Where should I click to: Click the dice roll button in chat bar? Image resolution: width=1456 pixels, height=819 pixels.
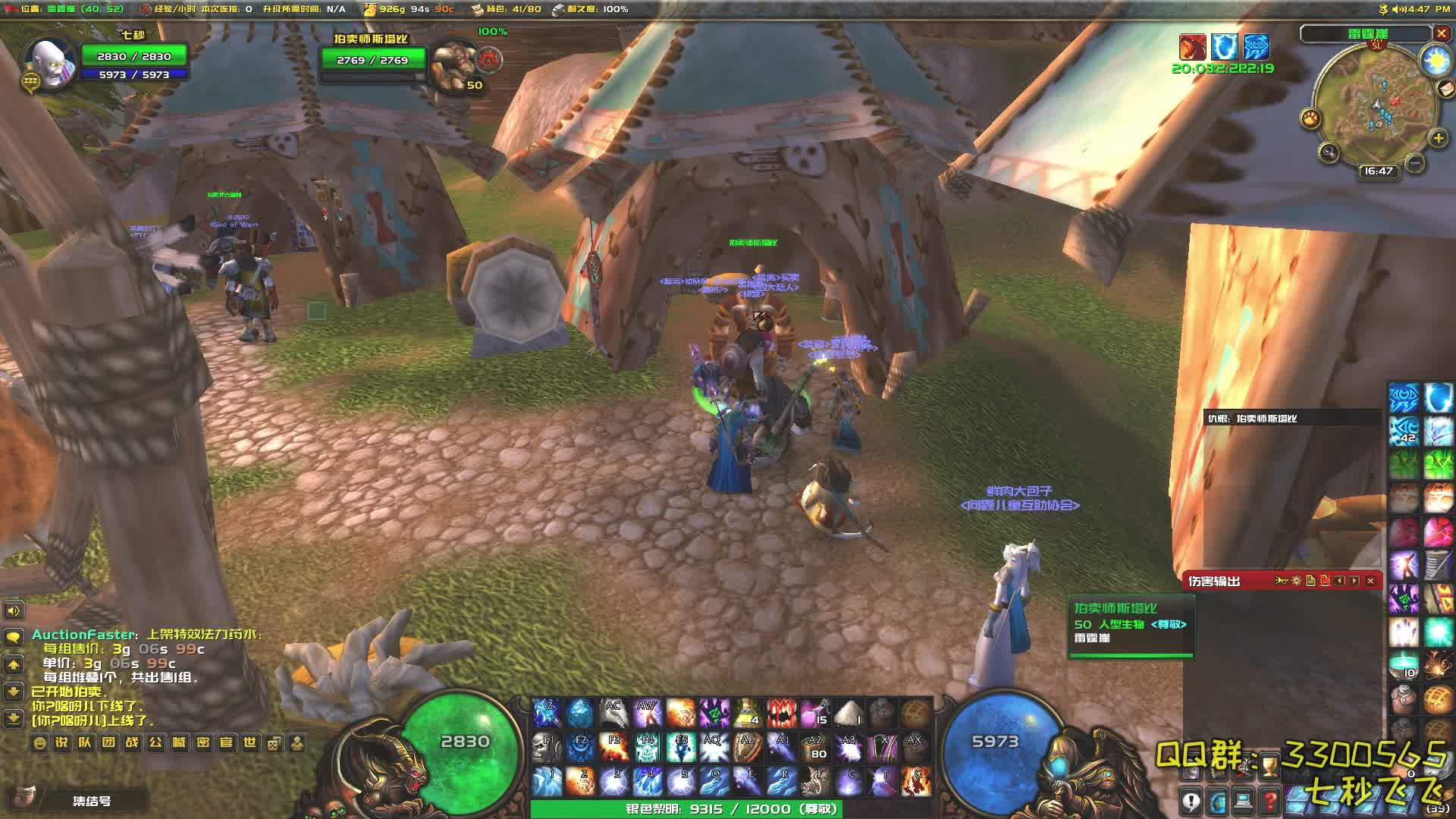[274, 742]
